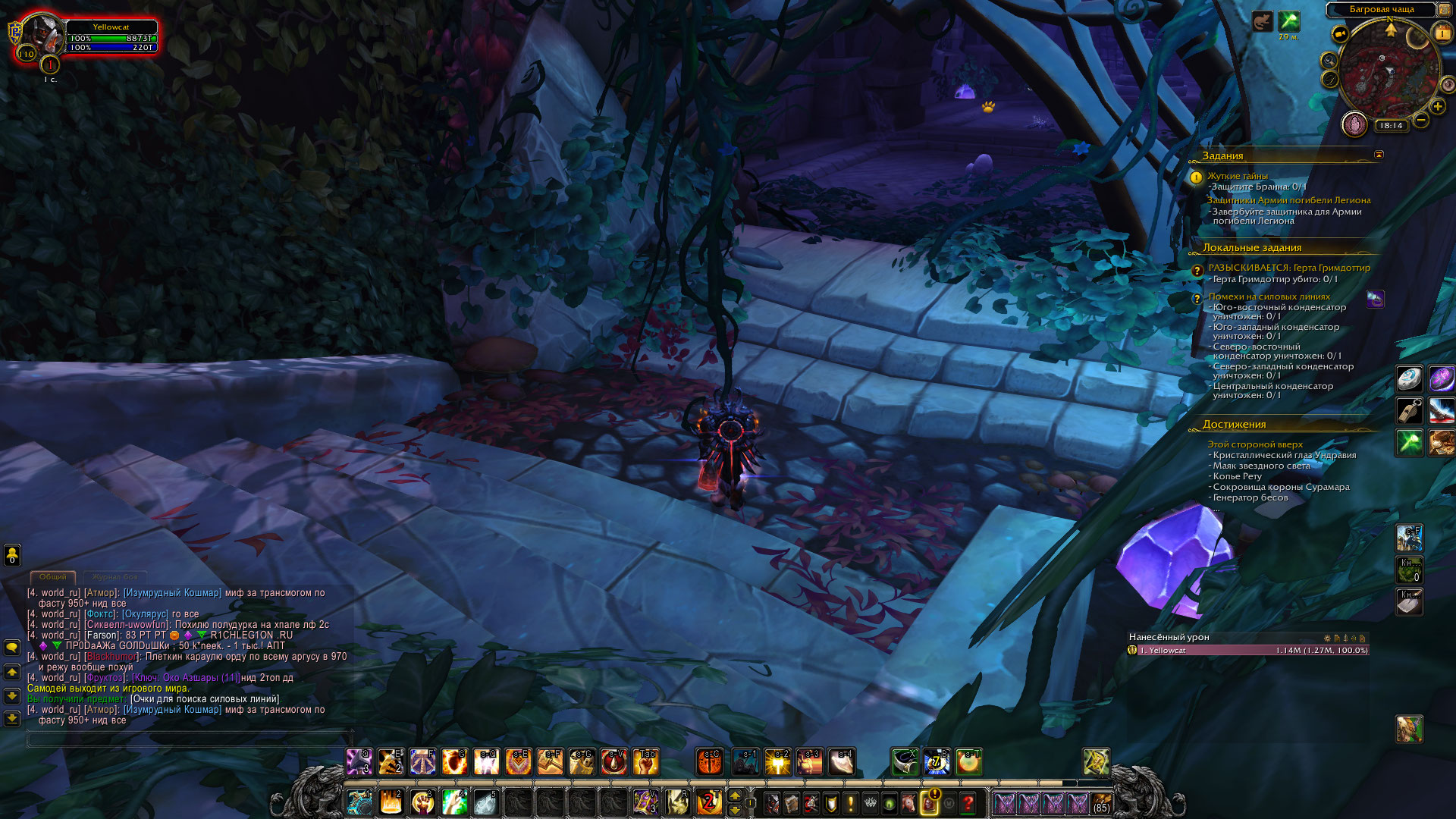Use the quest item button next to Помехи quest
This screenshot has height=819, width=1456.
click(x=1375, y=300)
